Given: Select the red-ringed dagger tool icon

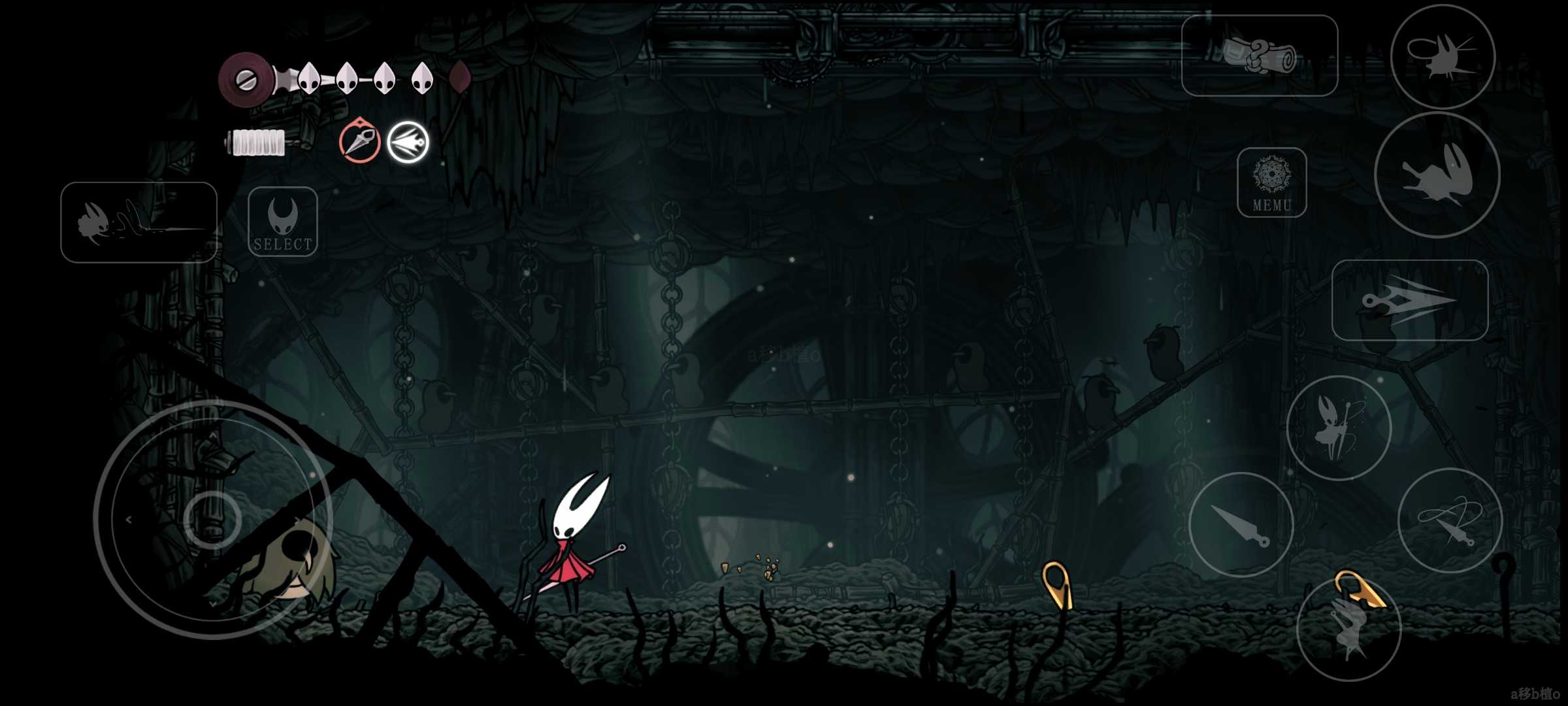Looking at the screenshot, I should click(359, 141).
